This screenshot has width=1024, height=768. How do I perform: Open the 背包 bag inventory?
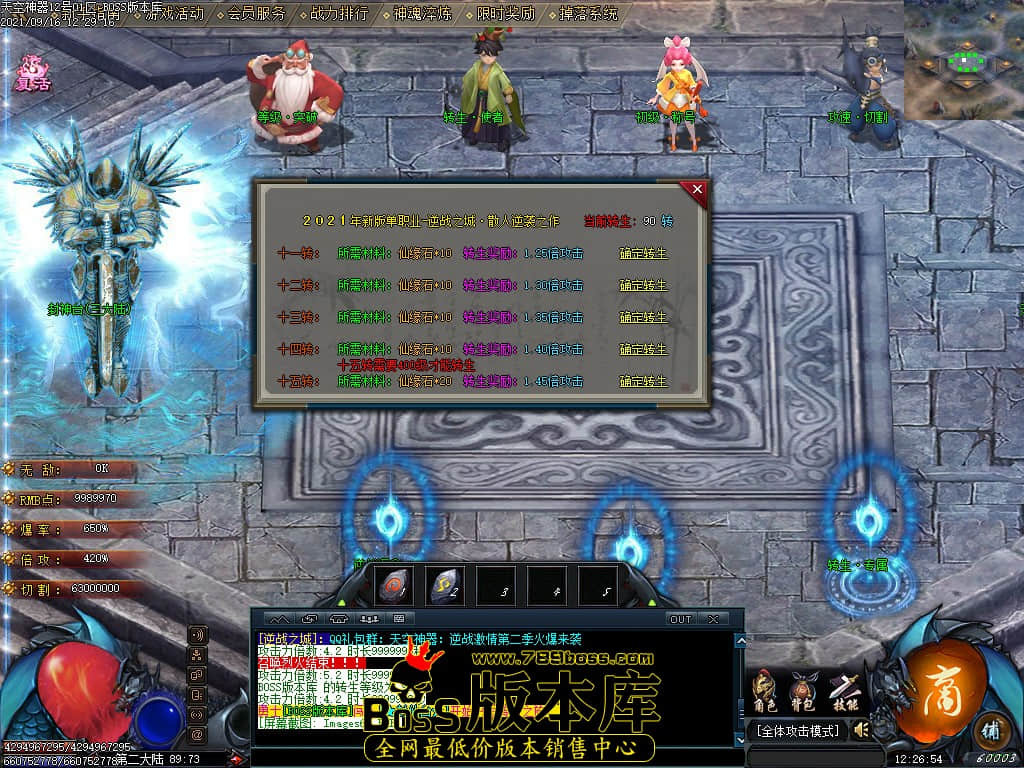[802, 690]
